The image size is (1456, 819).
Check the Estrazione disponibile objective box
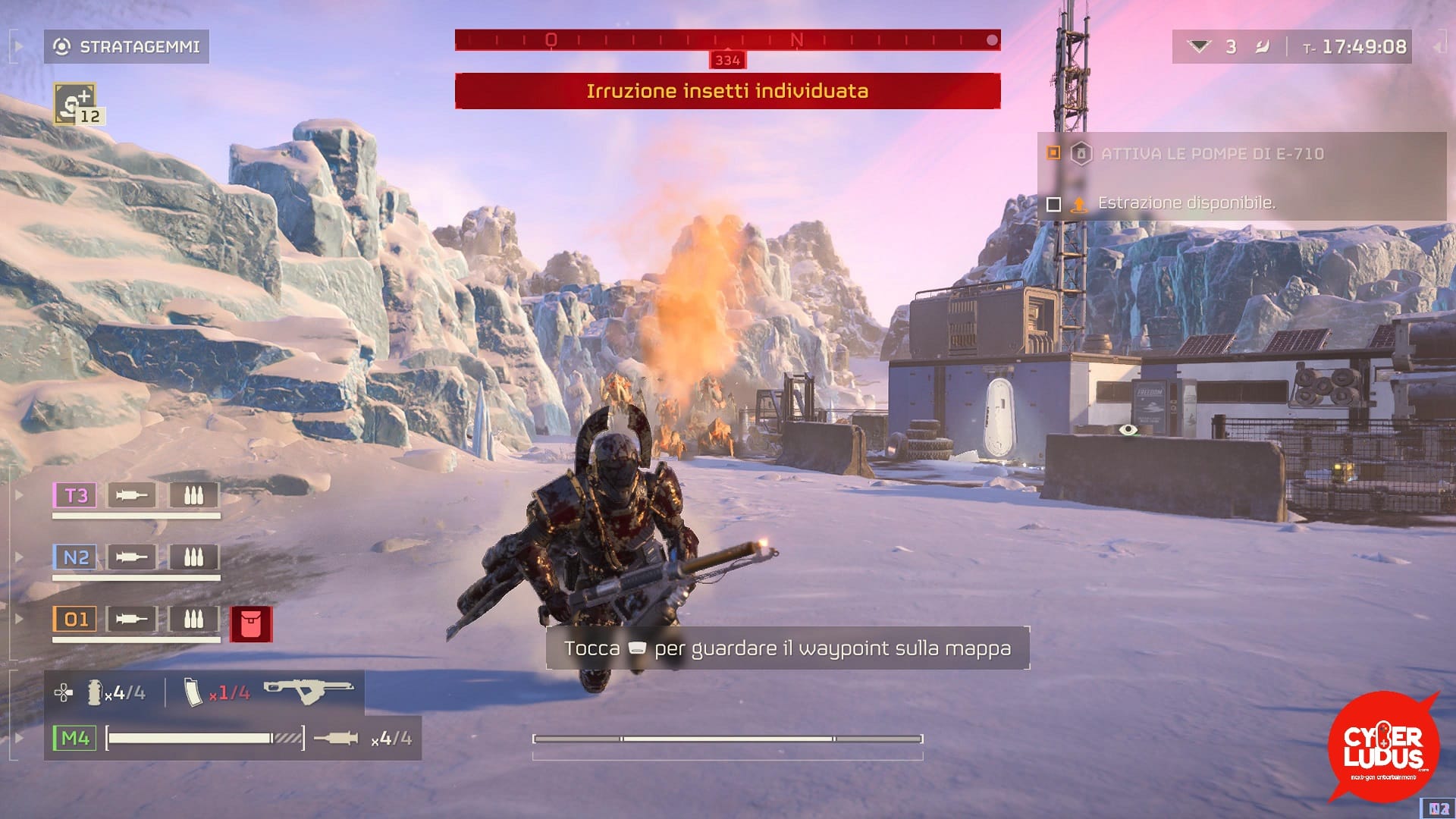point(1053,202)
